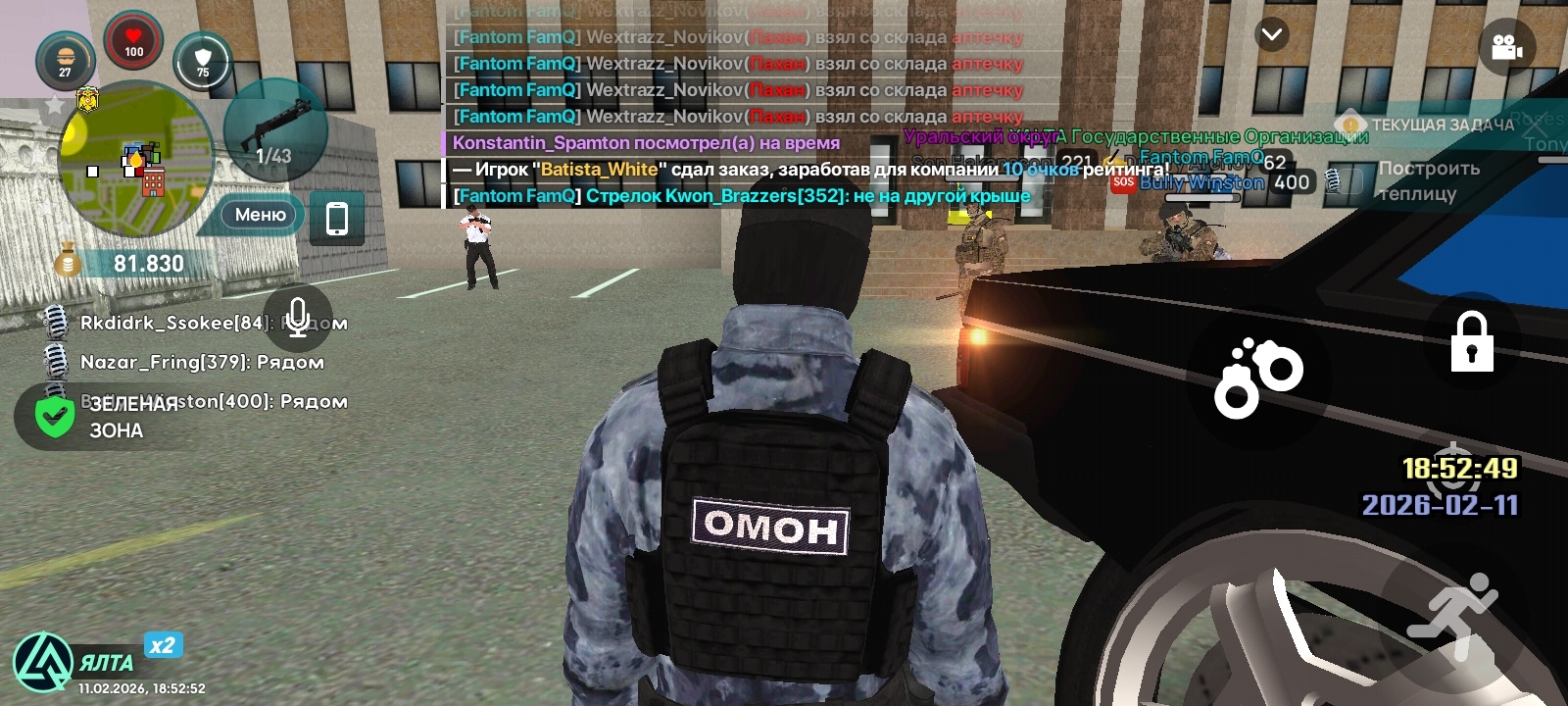Open the in-game phone
The image size is (1568, 706).
click(336, 218)
